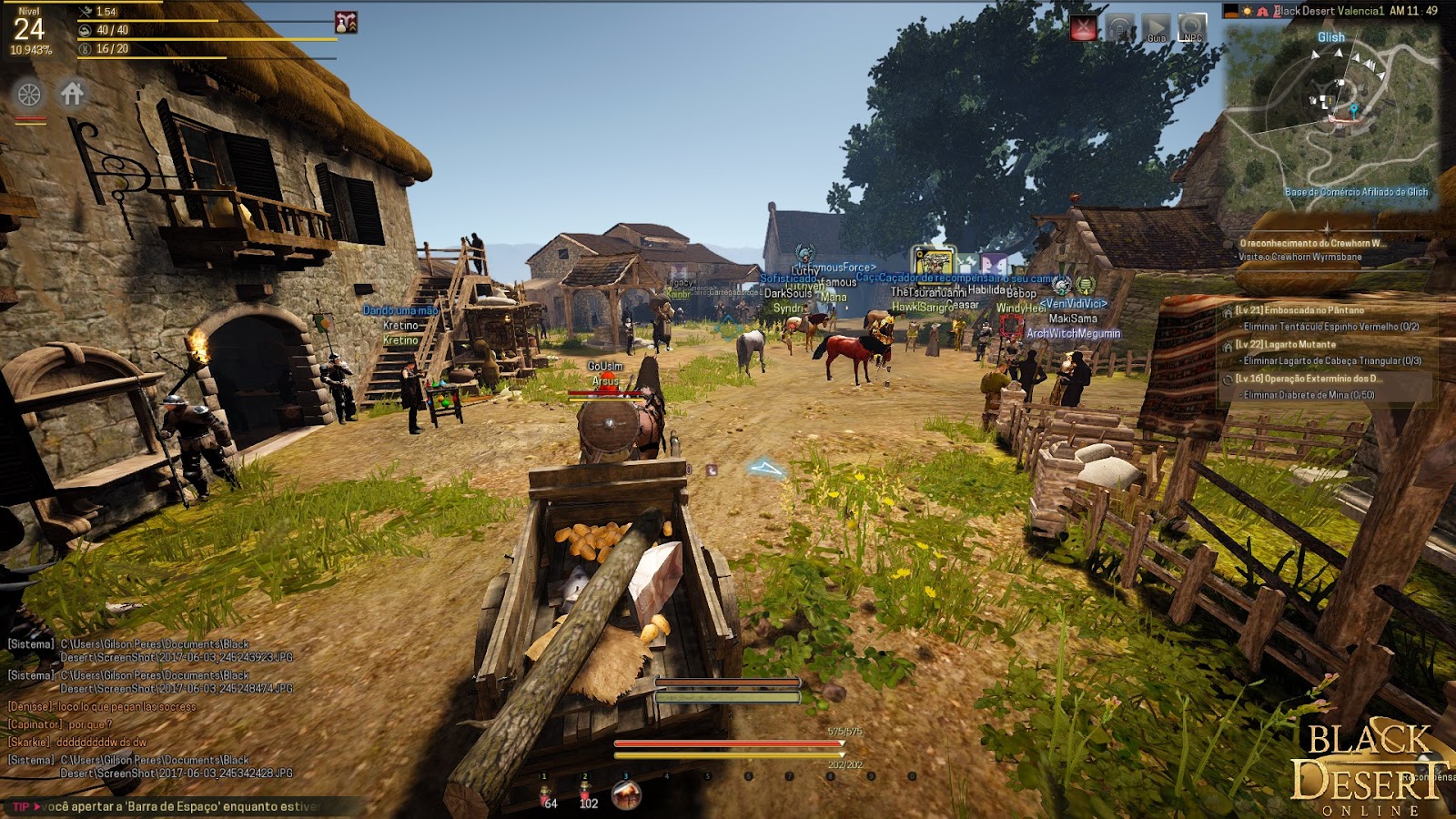Select the skill icon in hotbar slot 3
Image resolution: width=1456 pixels, height=819 pixels.
click(x=625, y=794)
